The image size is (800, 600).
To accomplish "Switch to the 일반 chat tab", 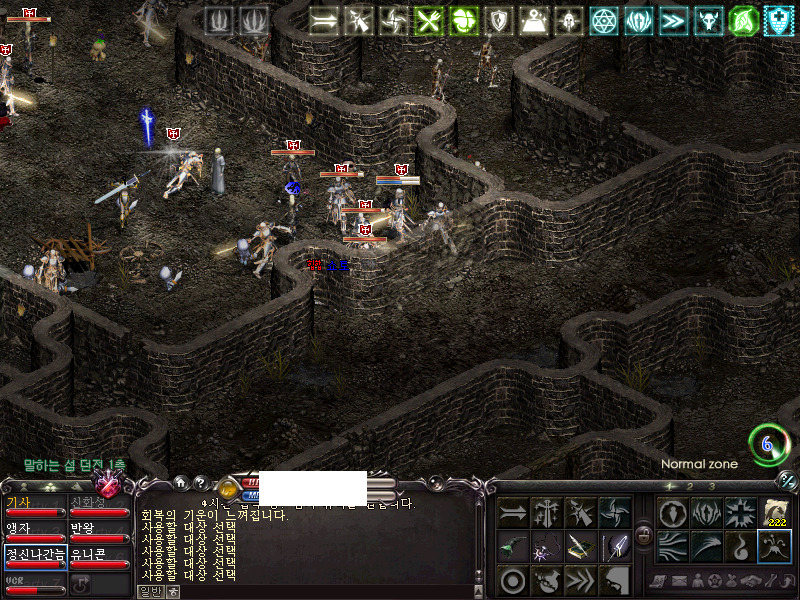I will point(148,591).
